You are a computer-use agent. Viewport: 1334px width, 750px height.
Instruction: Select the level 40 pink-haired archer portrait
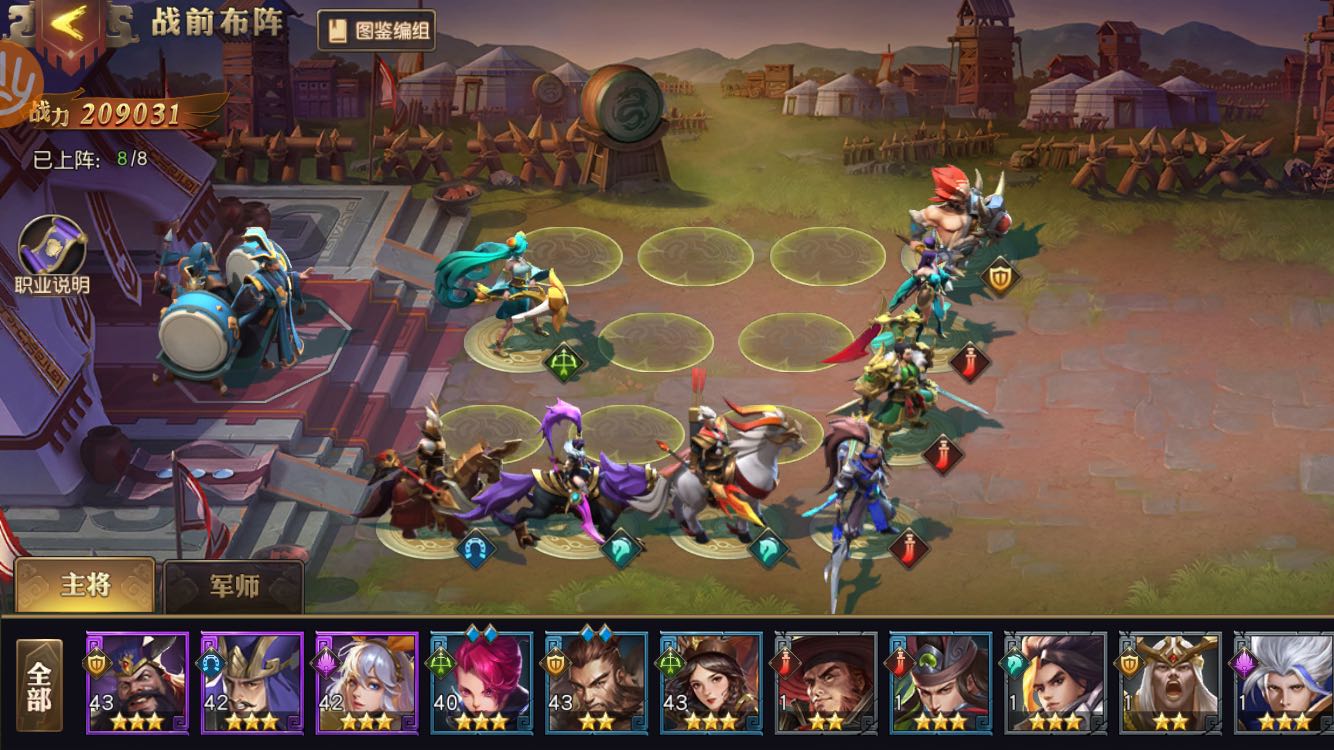pyautogui.click(x=481, y=682)
